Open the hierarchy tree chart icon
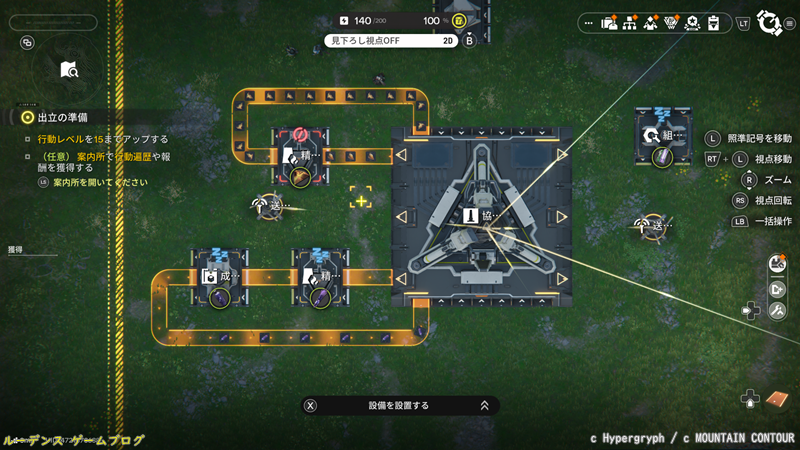This screenshot has width=800, height=450. click(629, 23)
